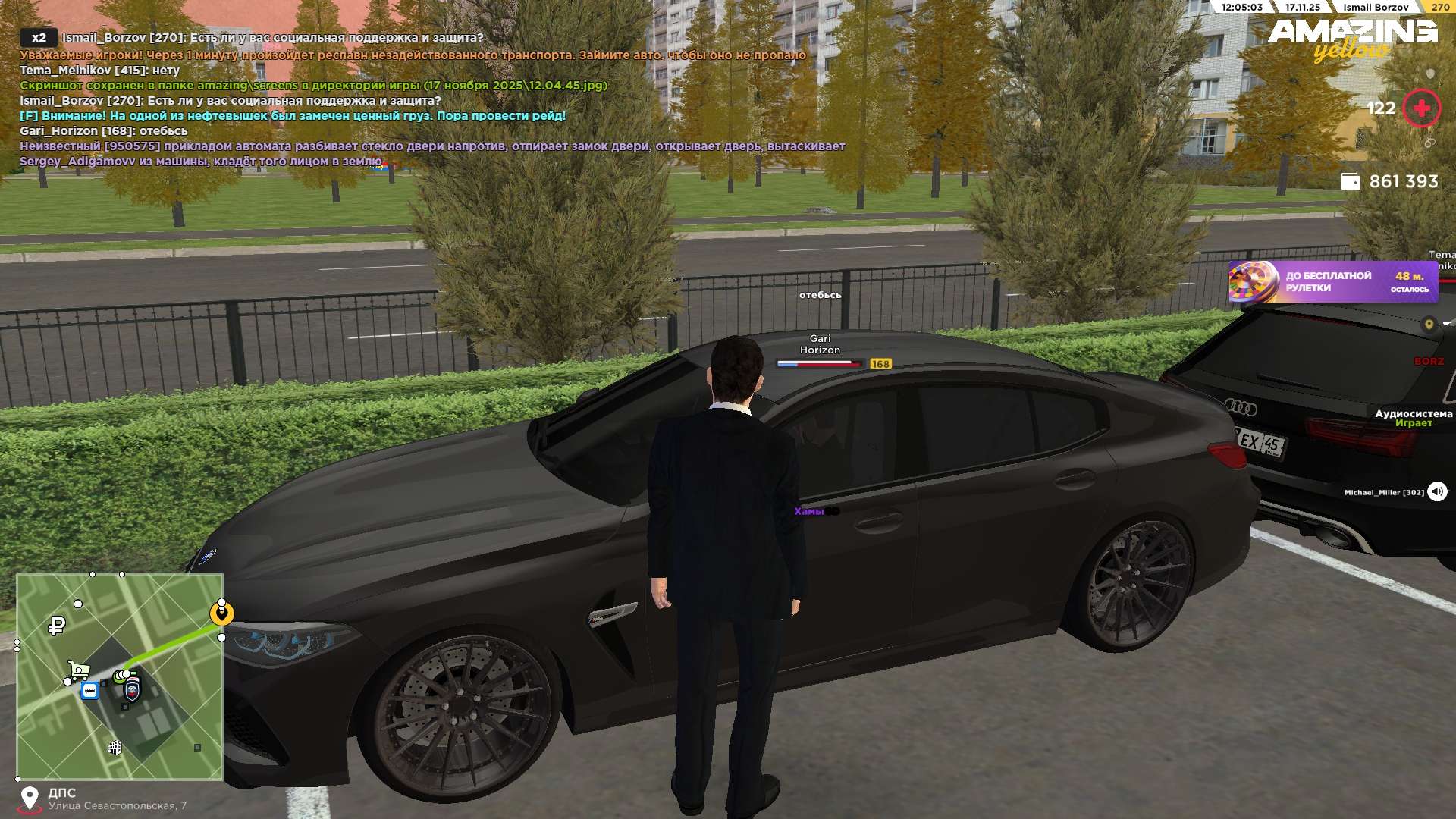Select the white building marker on minimap
The width and height of the screenshot is (1456, 819).
pos(115,748)
